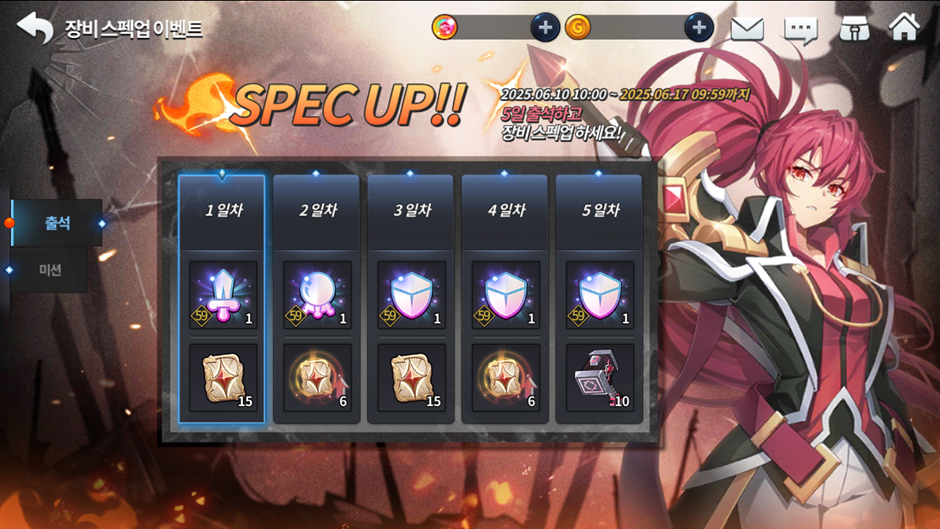Open the mailbox envelope icon
Image resolution: width=940 pixels, height=529 pixels.
click(747, 28)
